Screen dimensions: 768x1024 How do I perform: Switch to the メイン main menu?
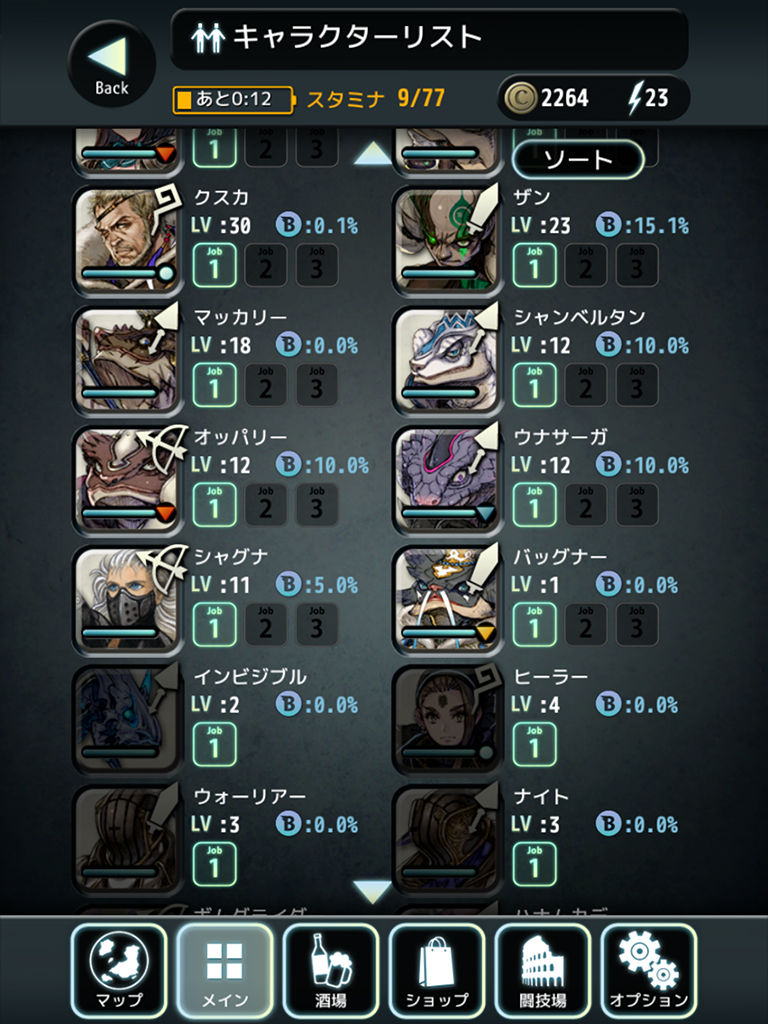pyautogui.click(x=225, y=970)
